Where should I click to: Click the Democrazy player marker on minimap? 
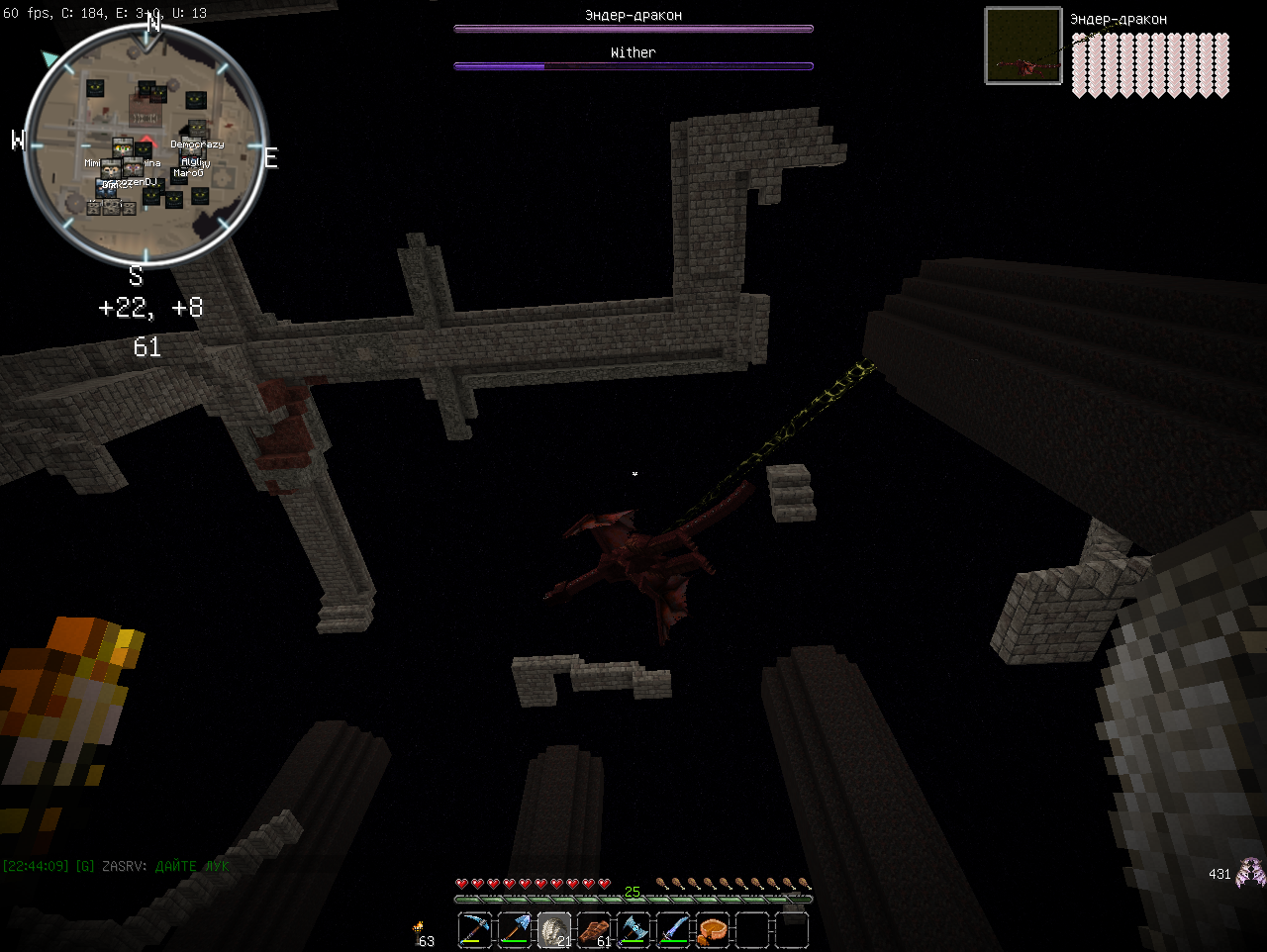click(197, 144)
